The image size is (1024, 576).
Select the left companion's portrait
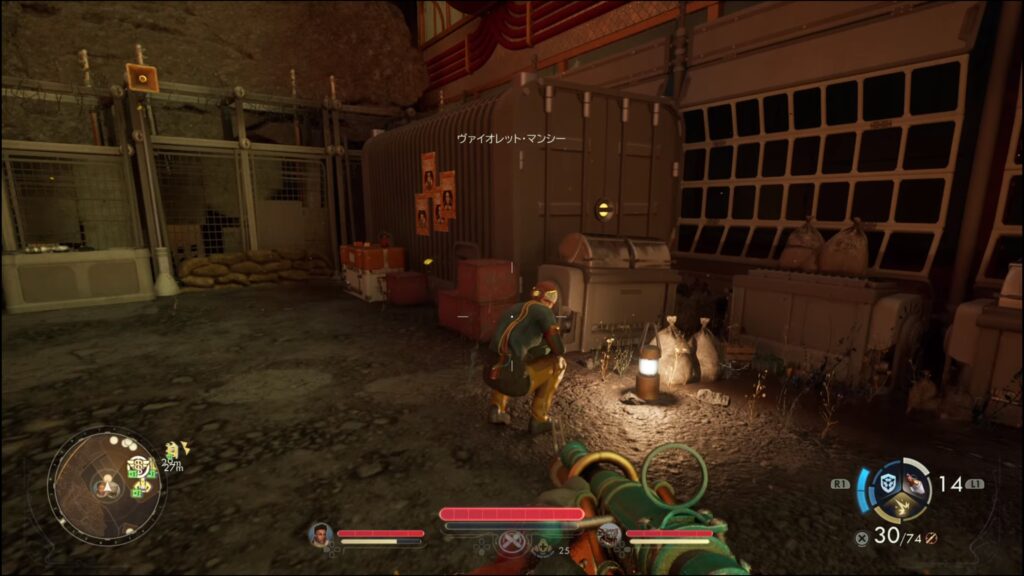point(320,534)
